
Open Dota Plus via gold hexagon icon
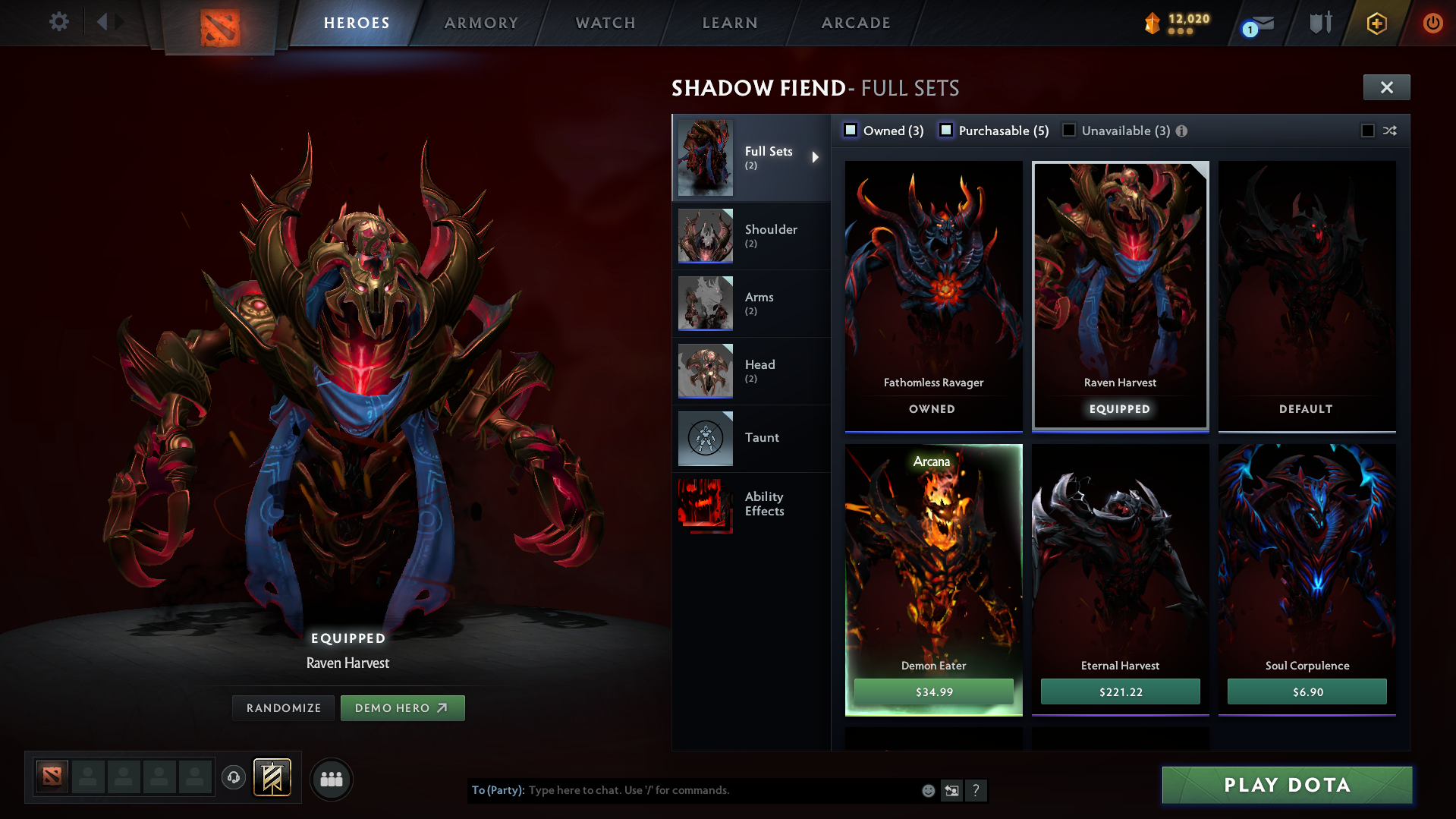tap(1376, 24)
